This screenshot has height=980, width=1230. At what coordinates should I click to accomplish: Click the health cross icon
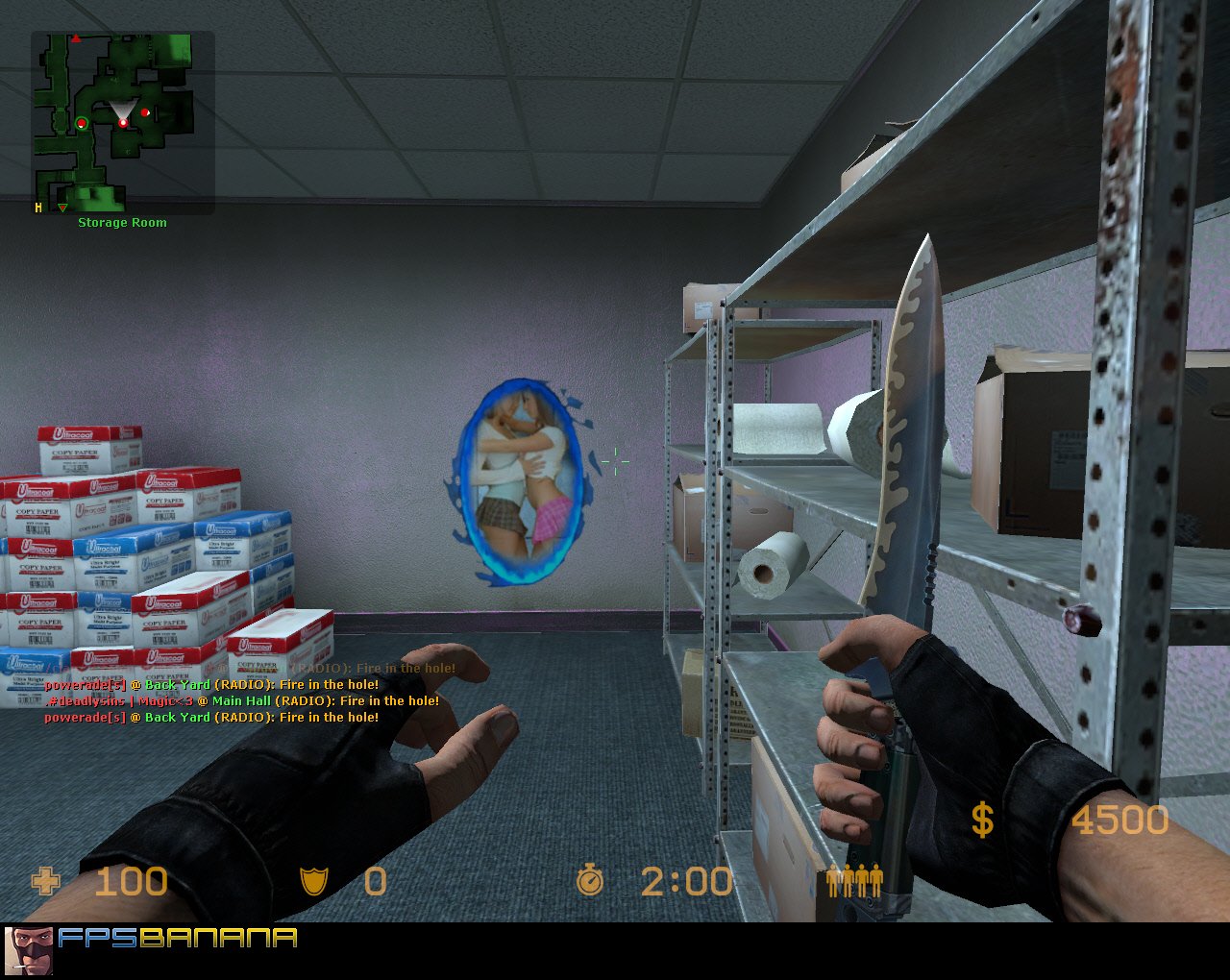click(44, 880)
